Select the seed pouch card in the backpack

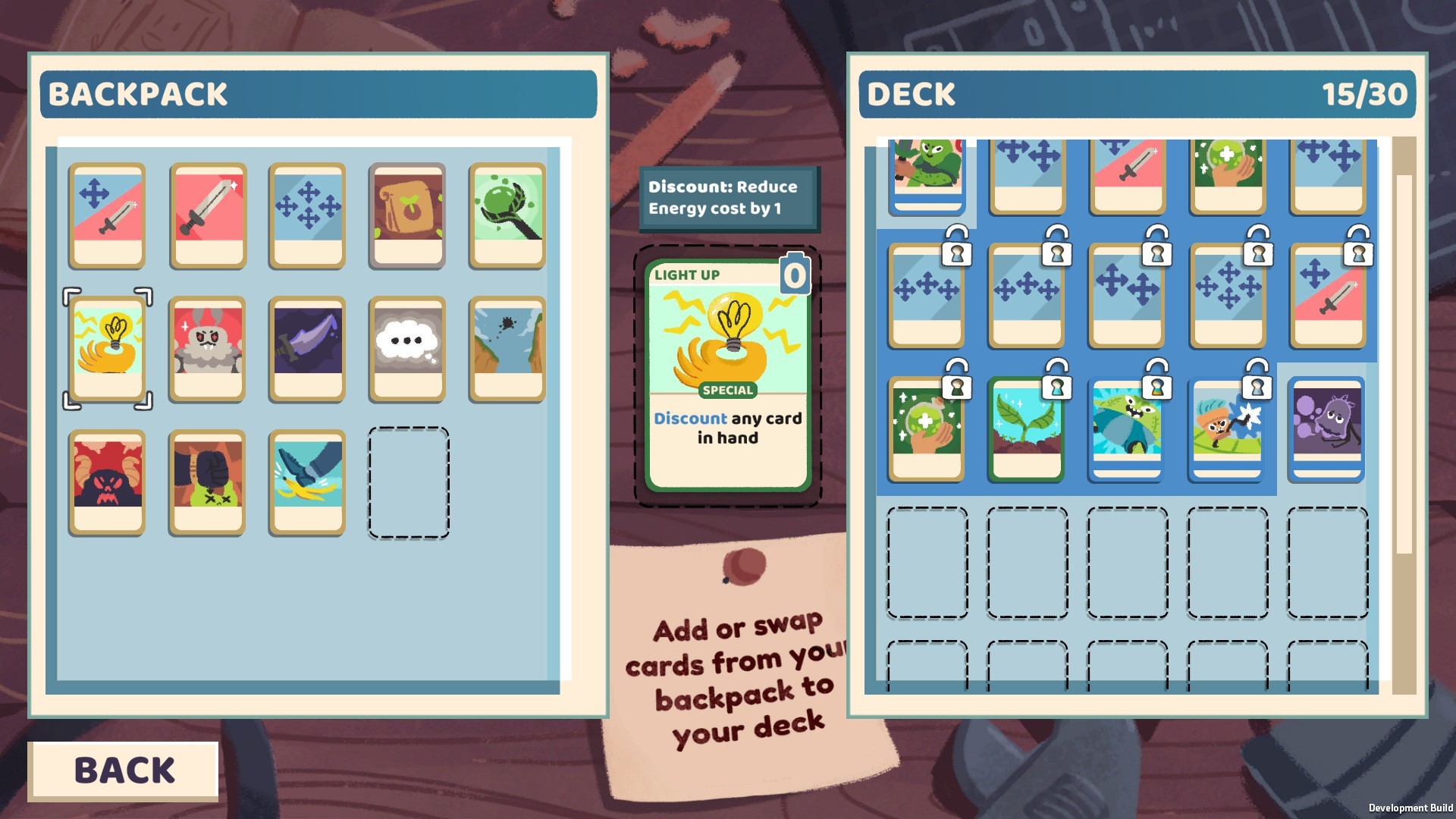click(407, 216)
